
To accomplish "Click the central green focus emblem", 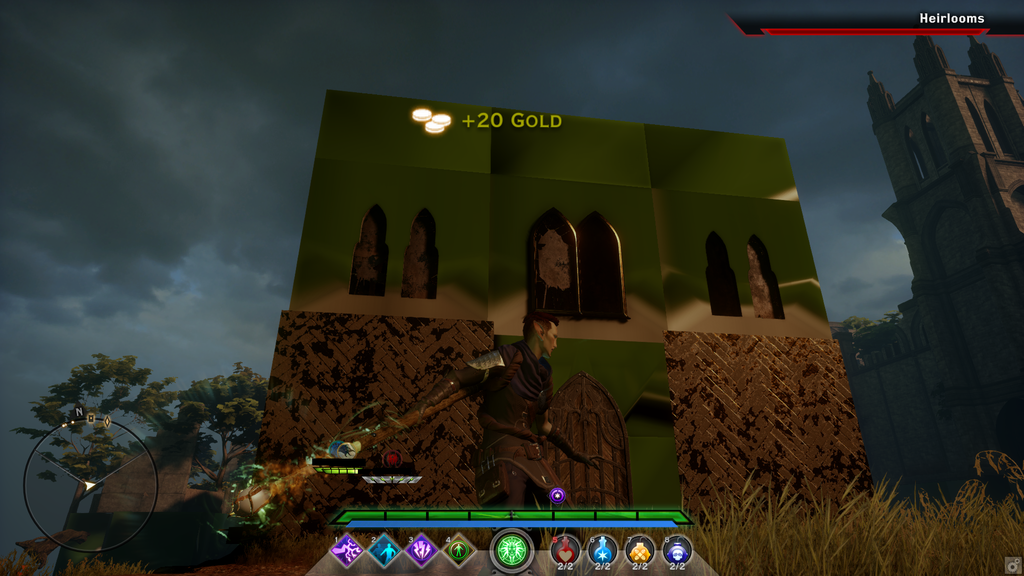I will tap(512, 551).
